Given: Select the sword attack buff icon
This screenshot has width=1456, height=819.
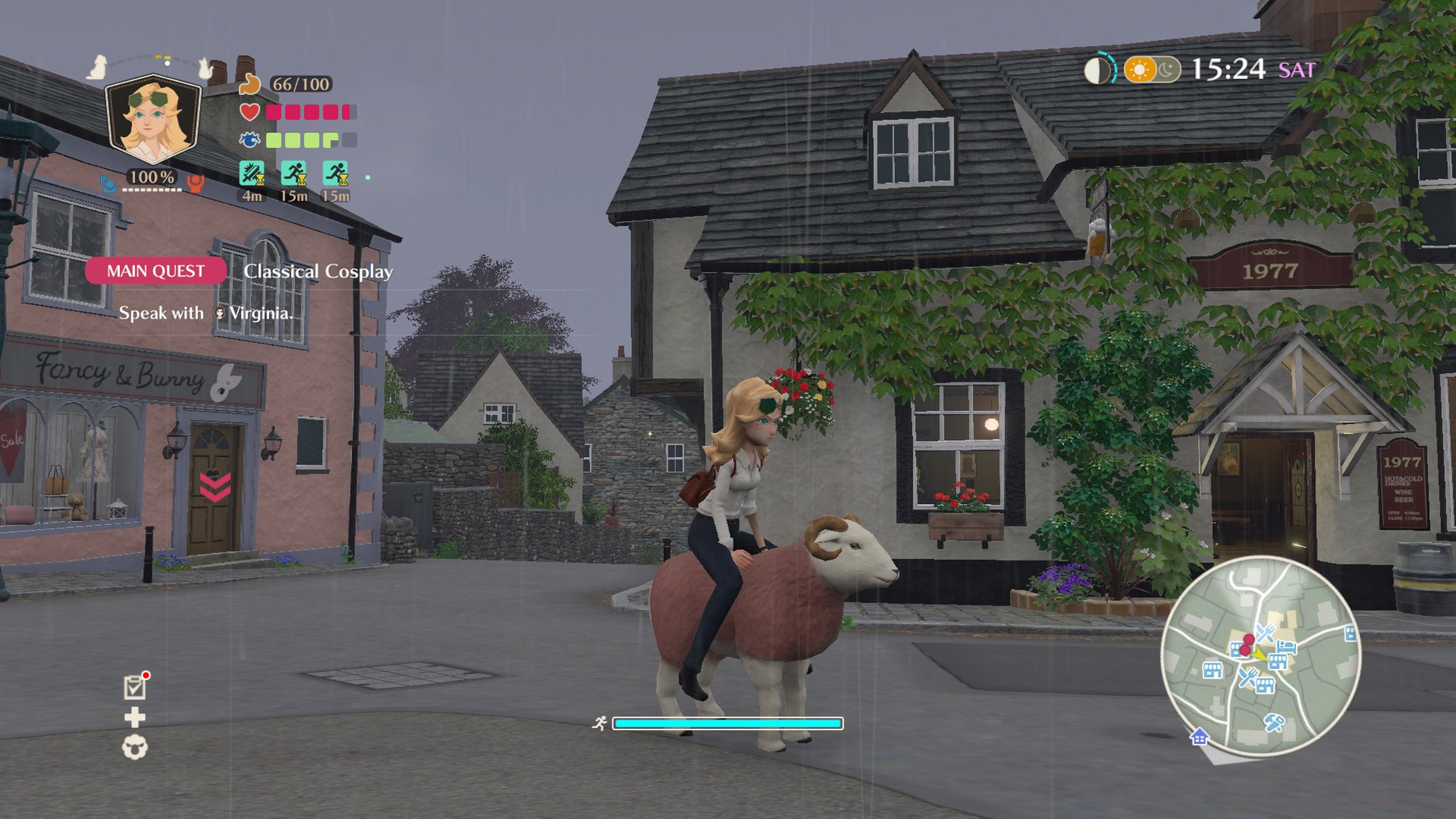Looking at the screenshot, I should [252, 174].
